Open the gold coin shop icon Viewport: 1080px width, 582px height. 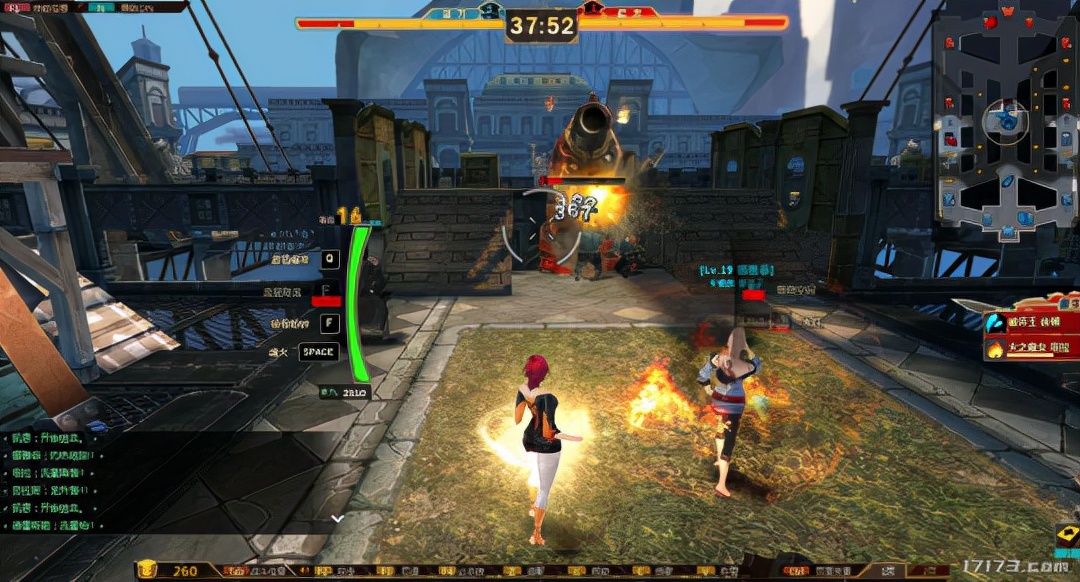[x=148, y=571]
